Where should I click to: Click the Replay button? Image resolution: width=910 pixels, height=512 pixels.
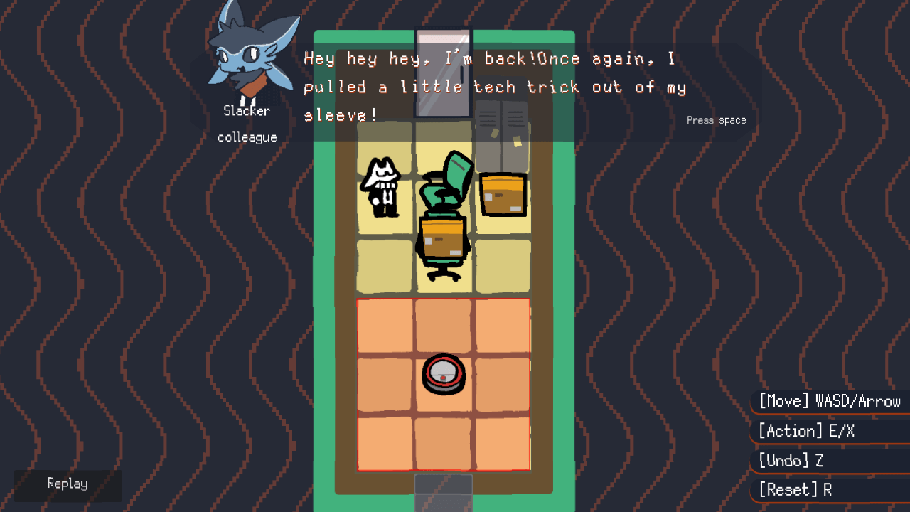[x=67, y=484]
